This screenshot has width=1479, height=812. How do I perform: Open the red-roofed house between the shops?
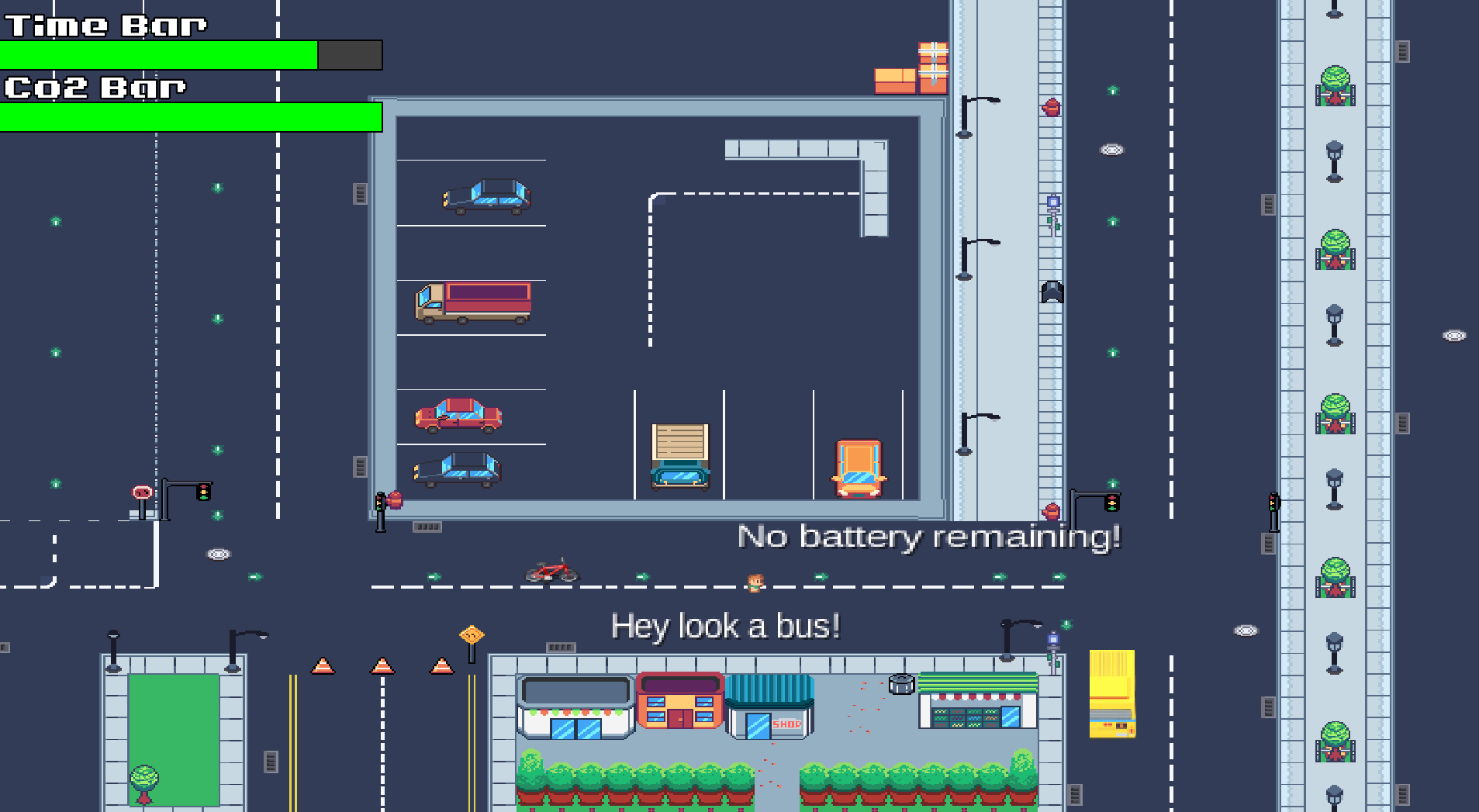[x=679, y=702]
